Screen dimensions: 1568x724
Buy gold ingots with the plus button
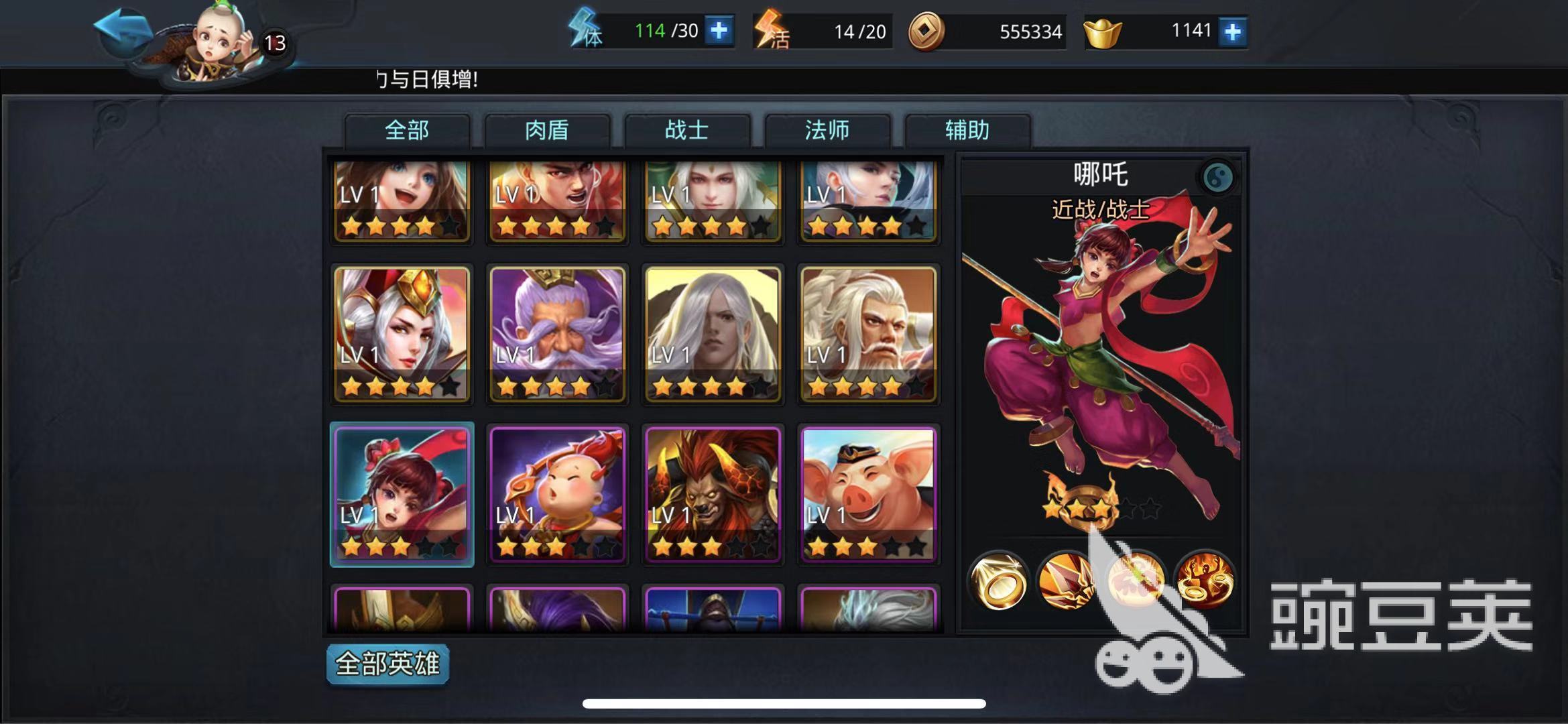[1232, 32]
